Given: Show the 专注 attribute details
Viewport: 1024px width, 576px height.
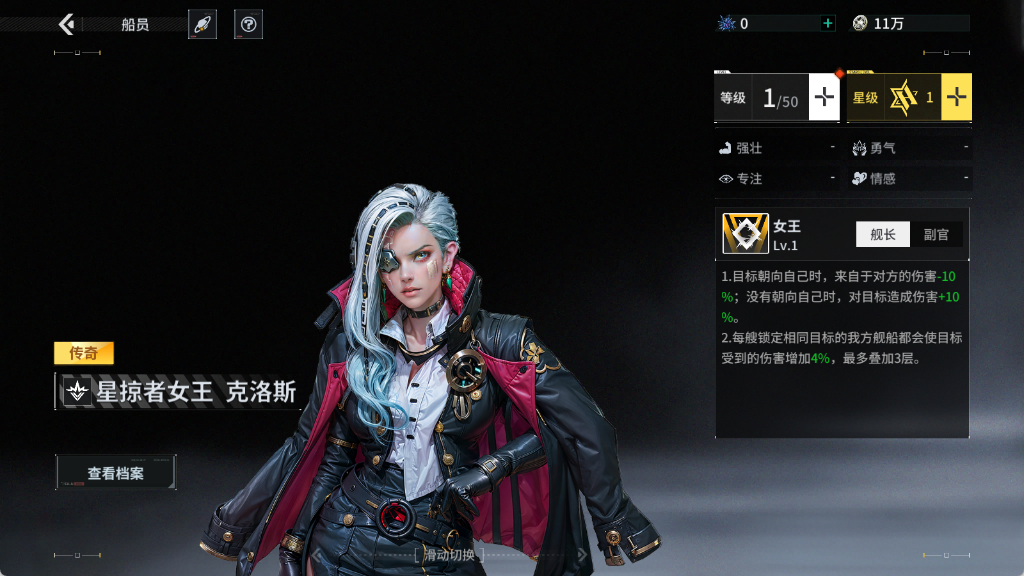Looking at the screenshot, I should point(777,179).
